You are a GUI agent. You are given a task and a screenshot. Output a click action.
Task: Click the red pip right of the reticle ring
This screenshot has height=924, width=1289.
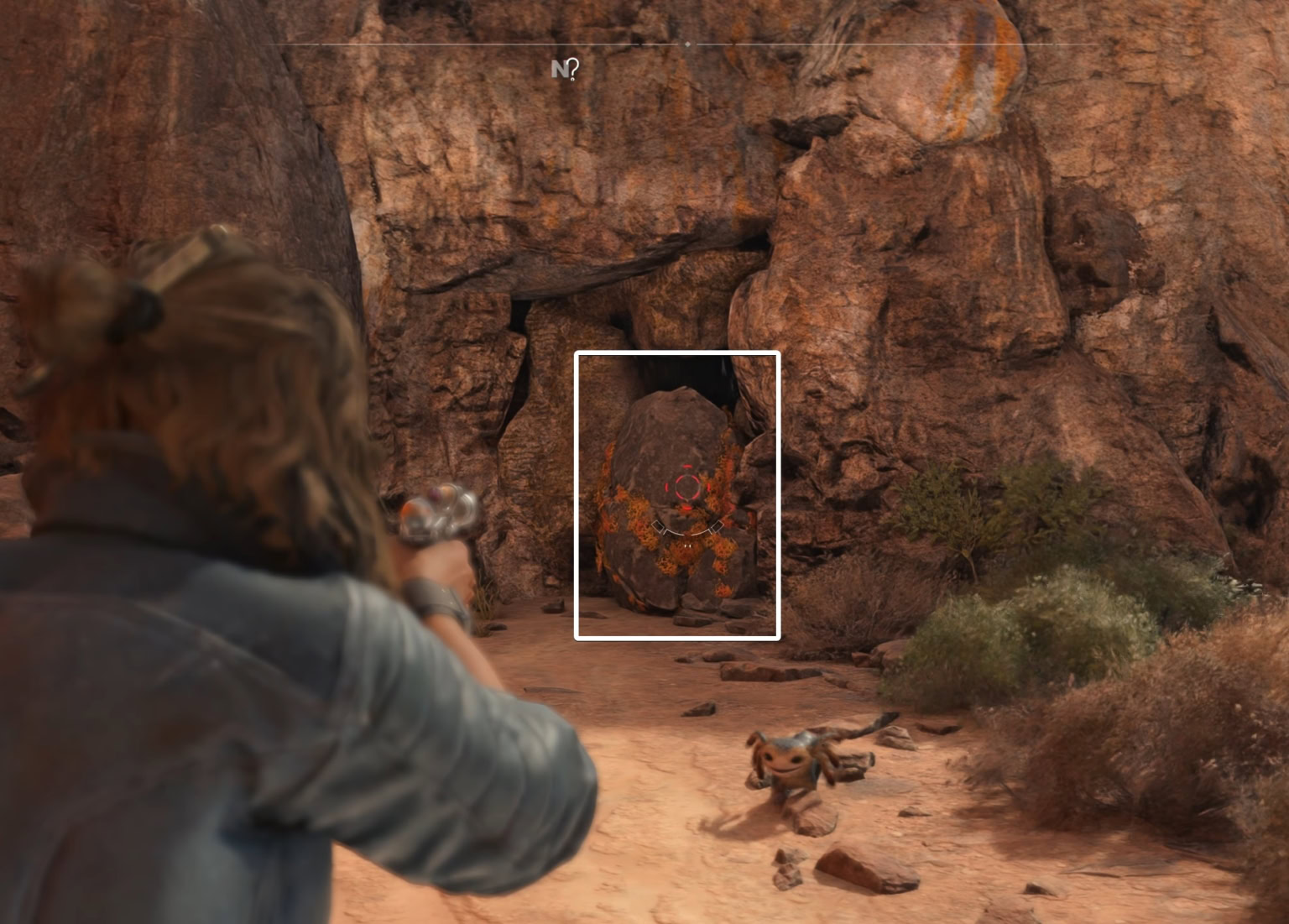pyautogui.click(x=708, y=488)
